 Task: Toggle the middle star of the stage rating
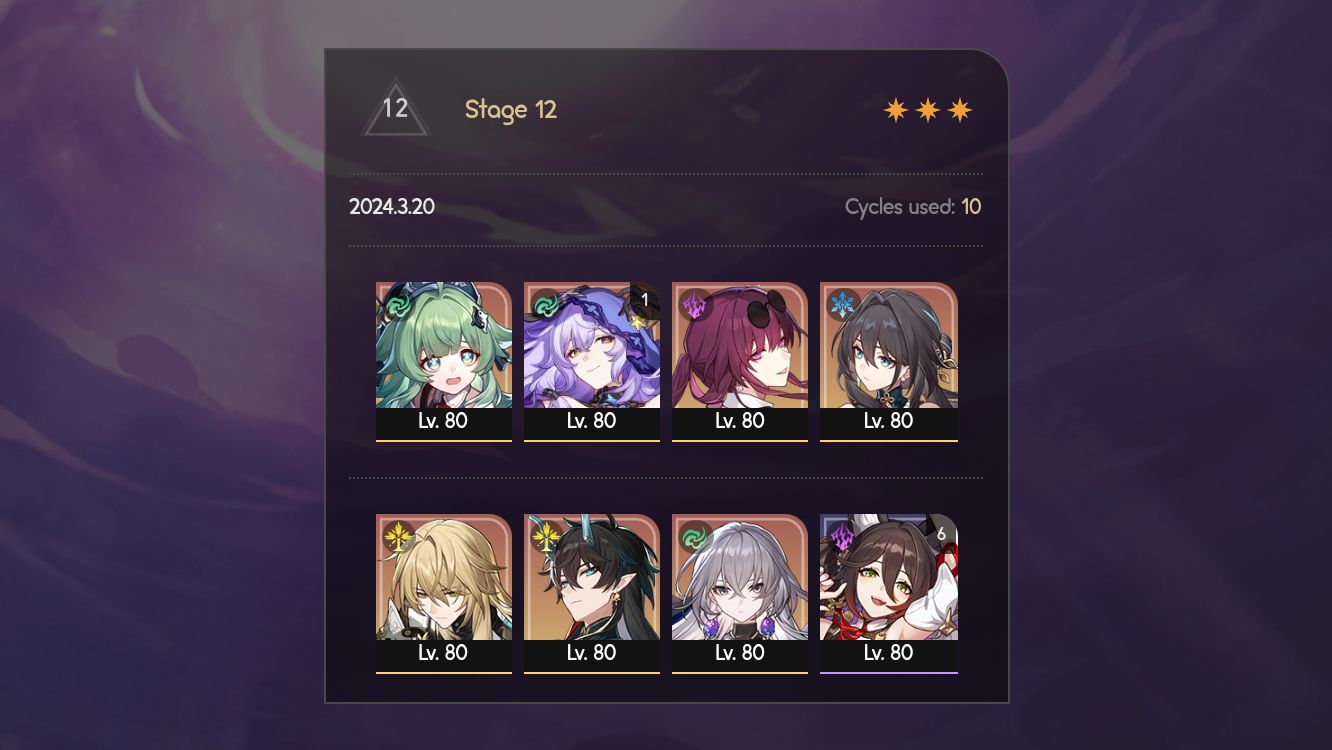tap(928, 108)
